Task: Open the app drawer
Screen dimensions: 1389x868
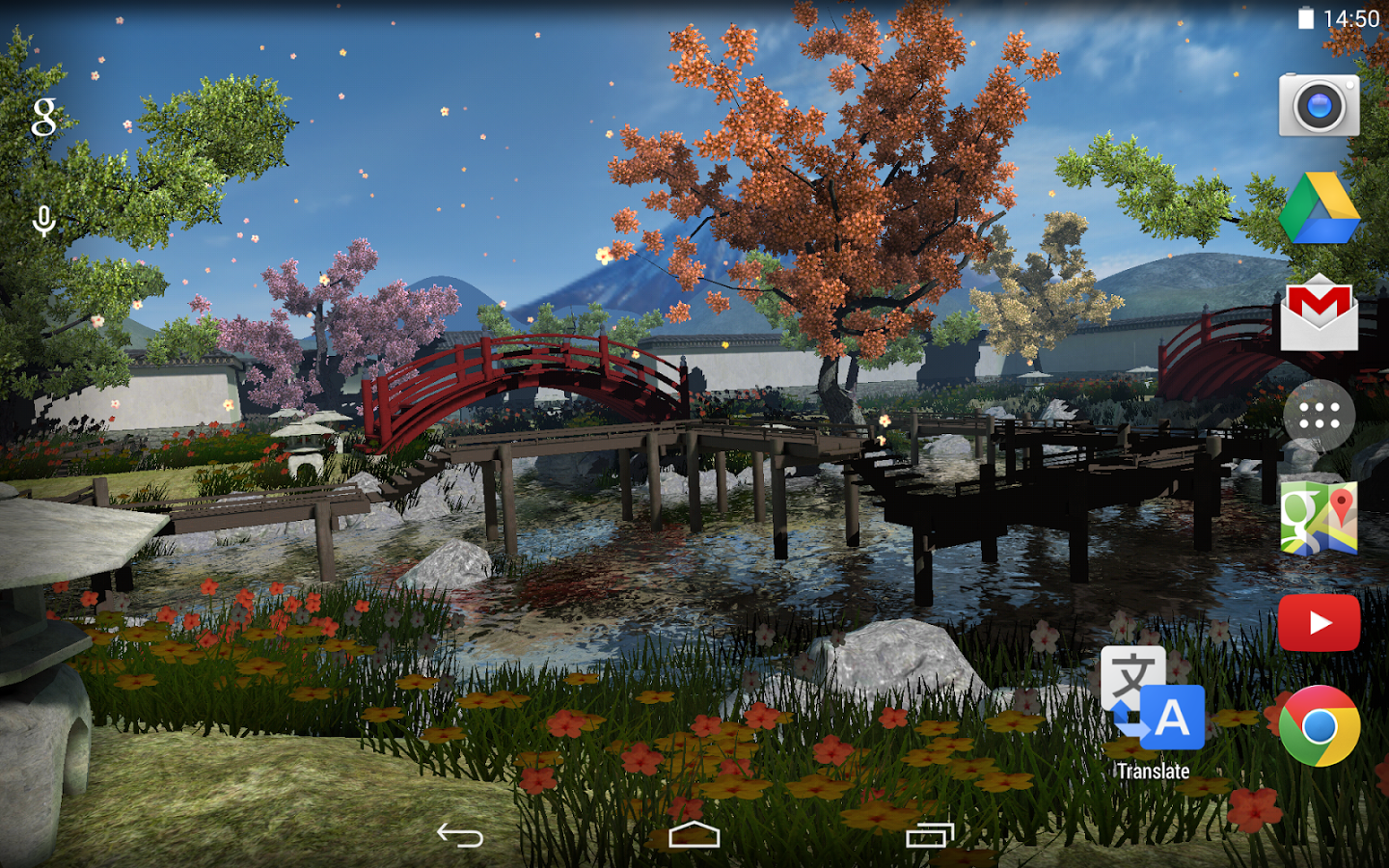Action: point(1319,416)
